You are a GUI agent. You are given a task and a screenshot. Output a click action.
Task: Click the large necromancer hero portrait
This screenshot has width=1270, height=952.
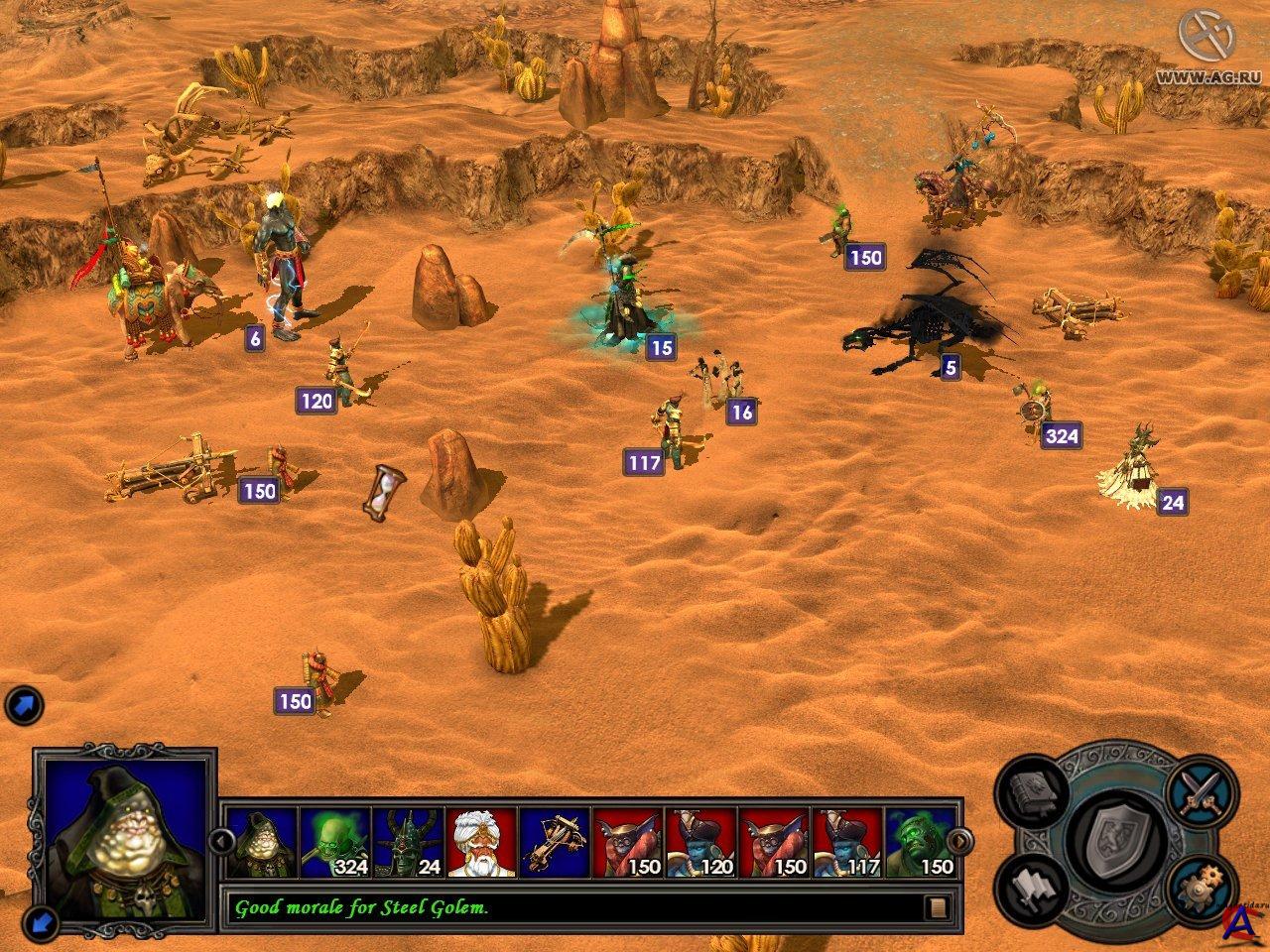[x=123, y=841]
